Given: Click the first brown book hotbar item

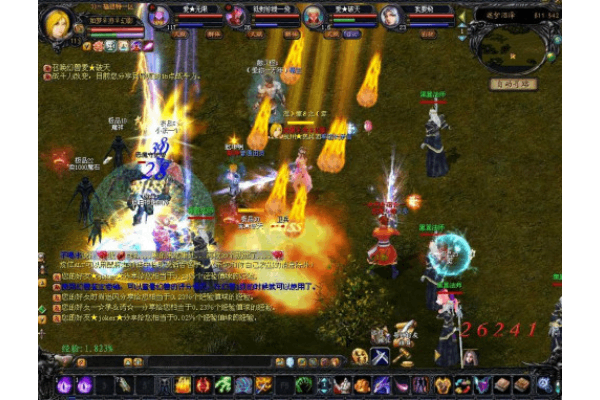Looking at the screenshot, I should pos(502,385).
